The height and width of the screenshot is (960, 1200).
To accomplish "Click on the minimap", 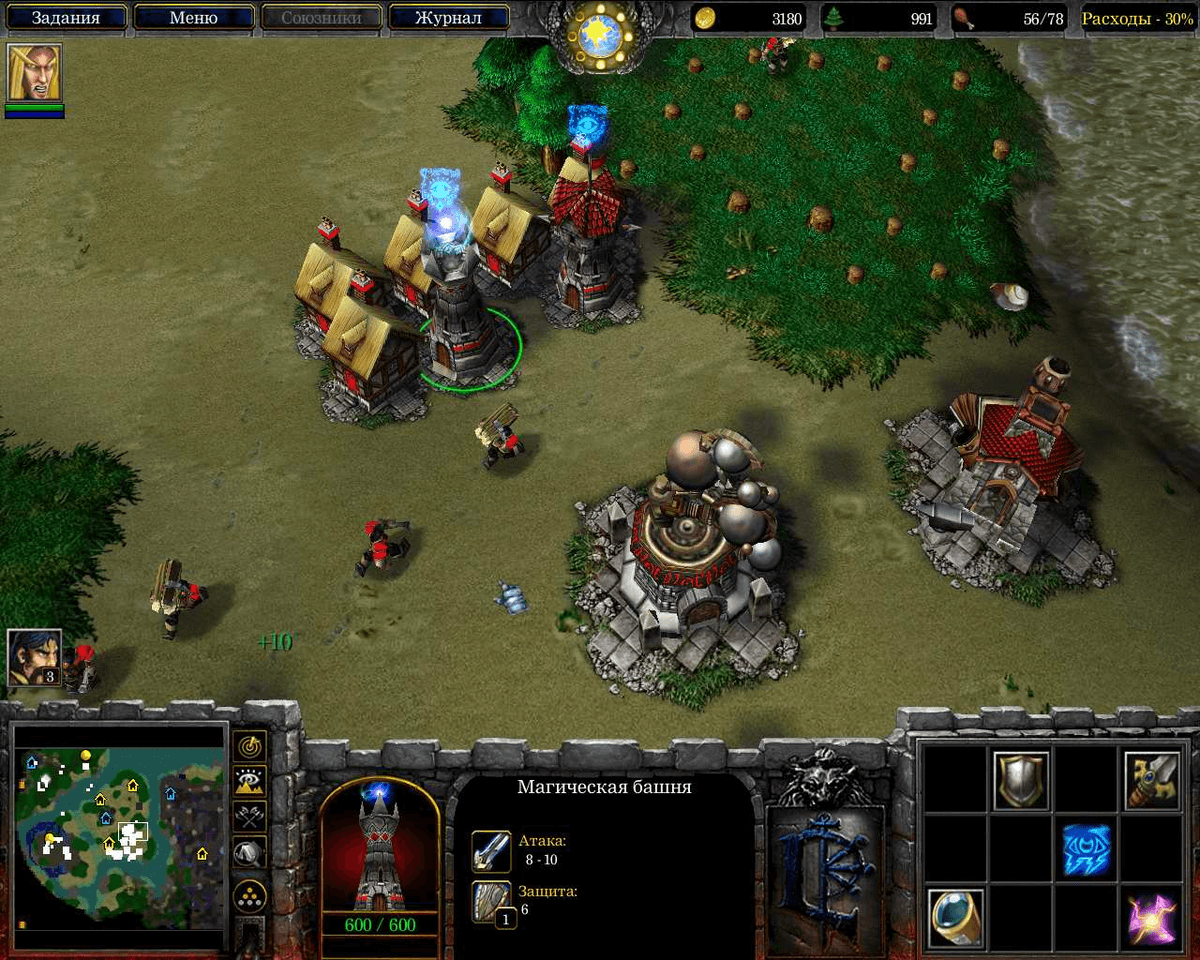I will (x=120, y=838).
